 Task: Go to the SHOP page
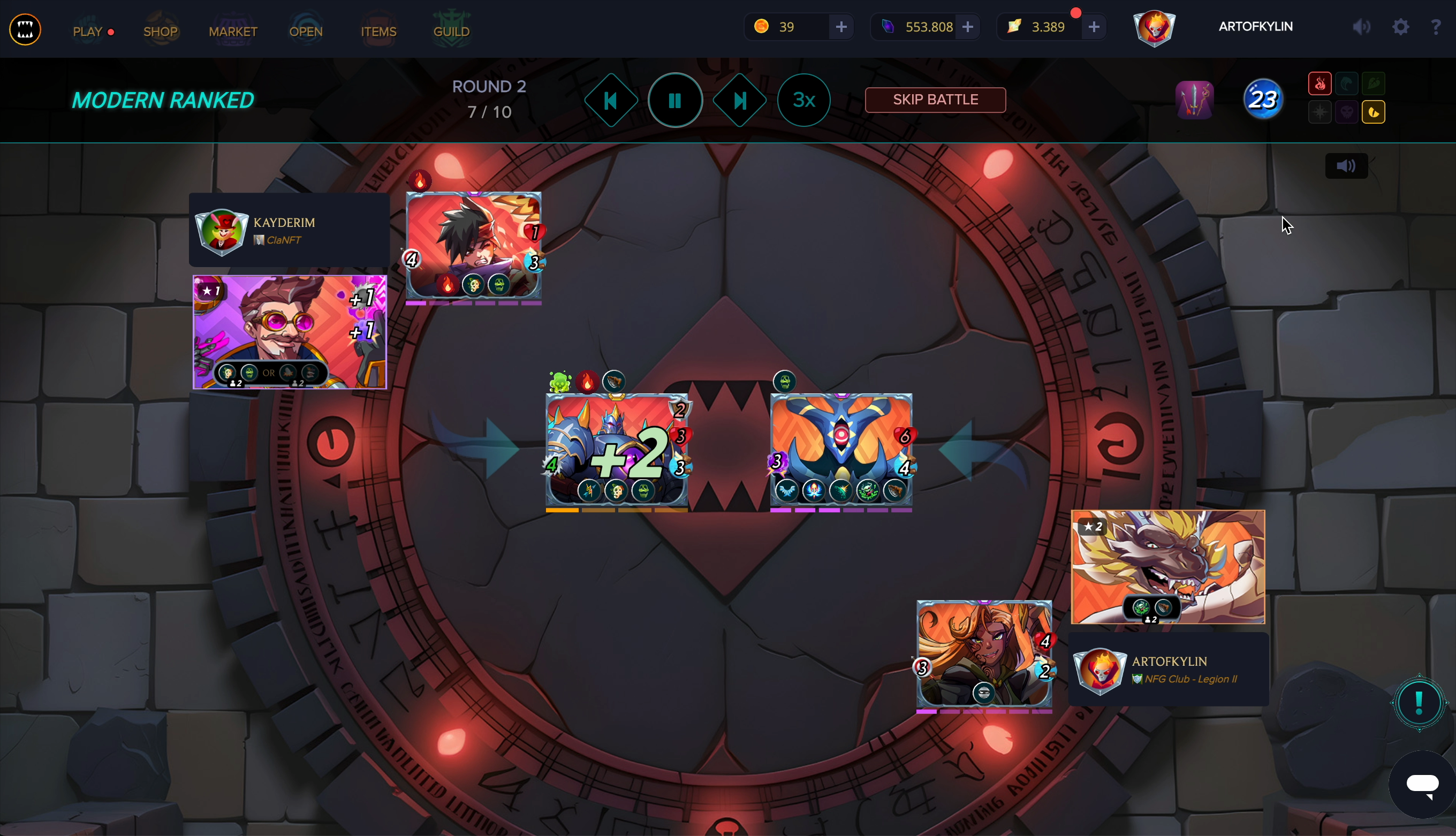point(160,31)
